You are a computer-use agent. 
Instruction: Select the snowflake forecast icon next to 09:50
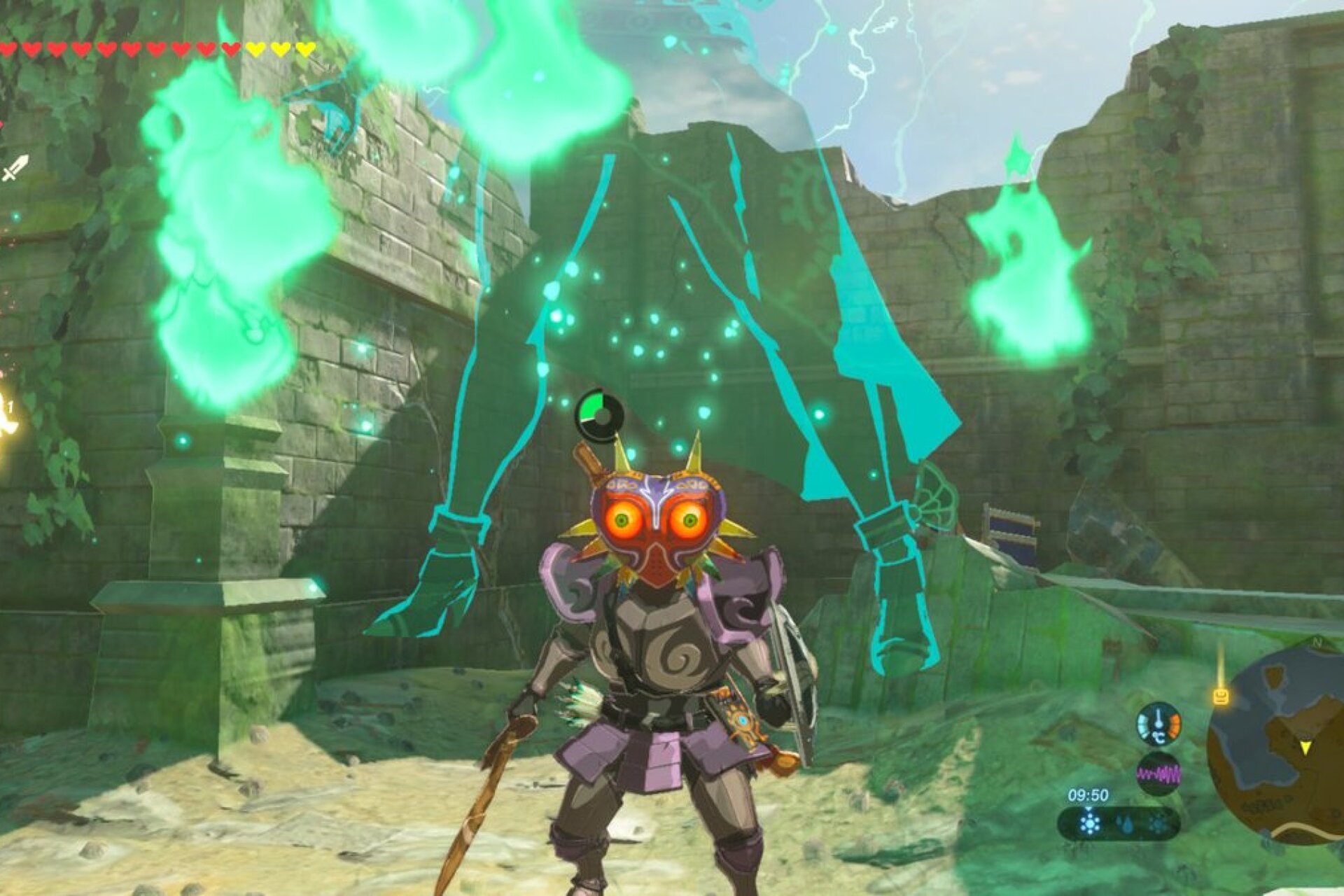pyautogui.click(x=1089, y=822)
